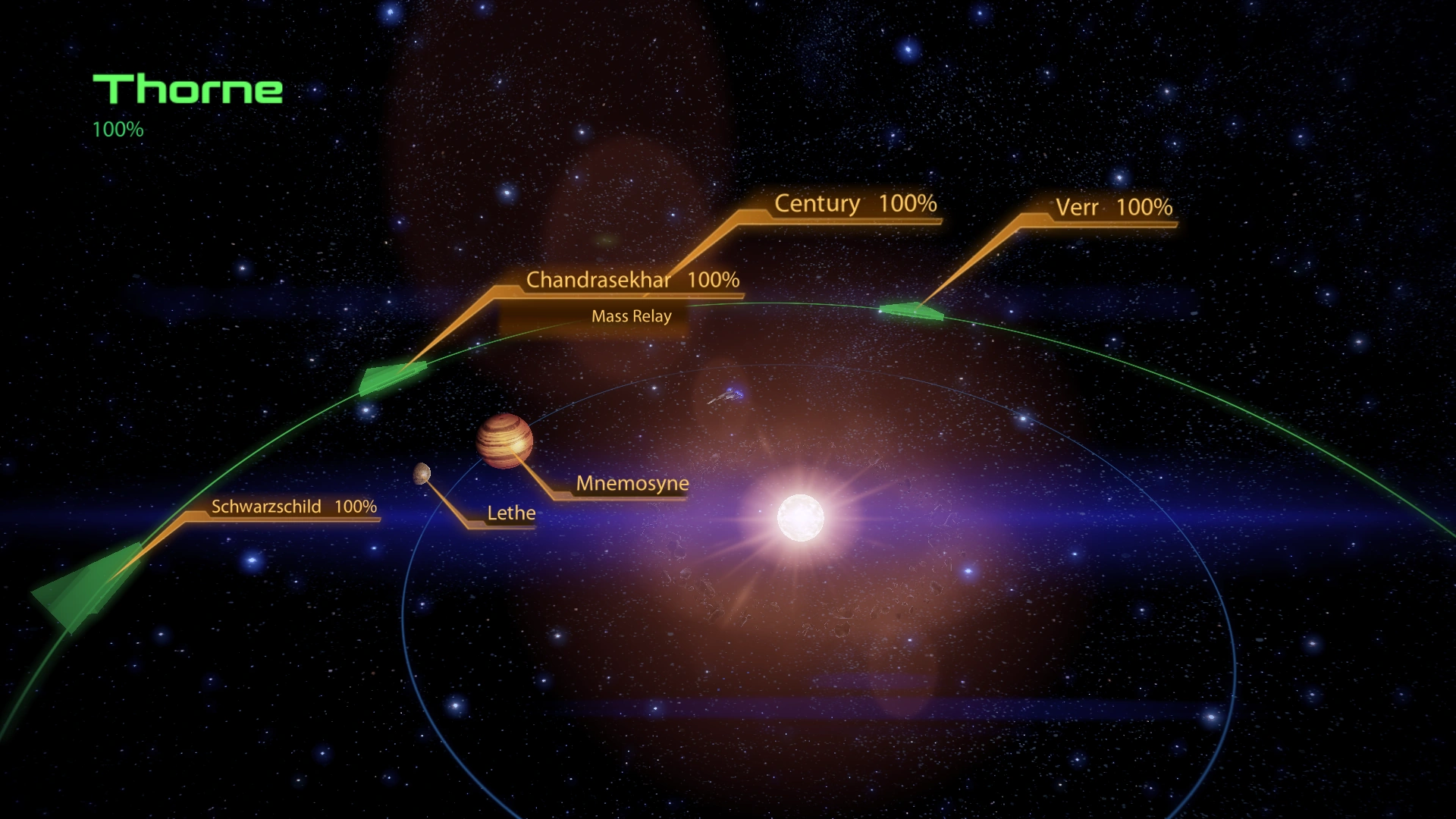1456x819 pixels.
Task: Expand details under the Mass Relay label
Action: coord(632,316)
